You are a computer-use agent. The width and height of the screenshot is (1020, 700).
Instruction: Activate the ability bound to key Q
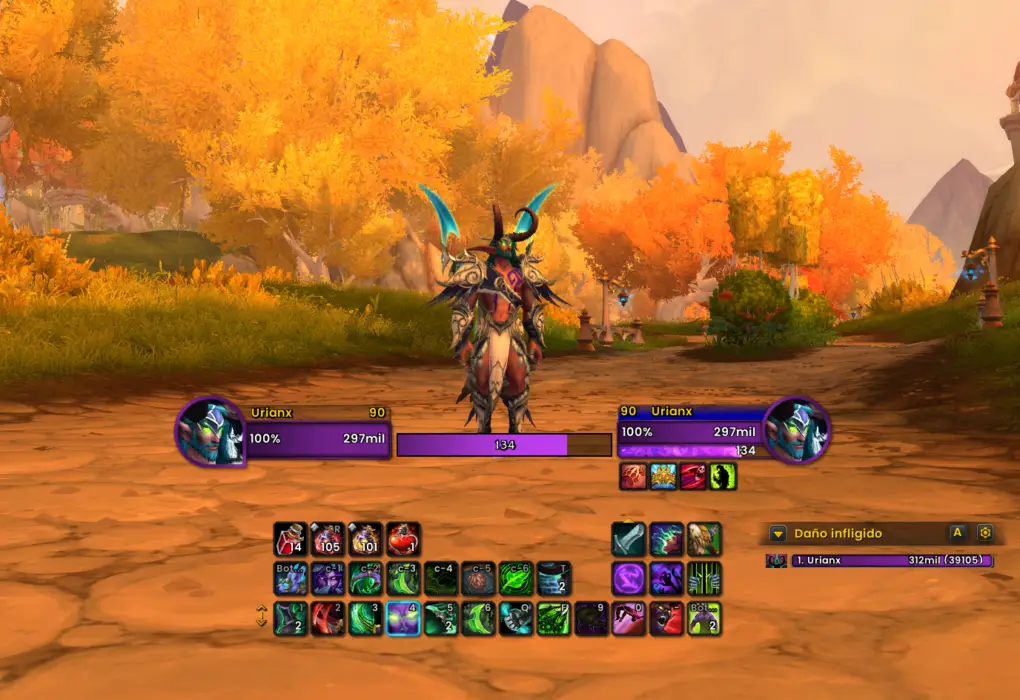tap(516, 619)
